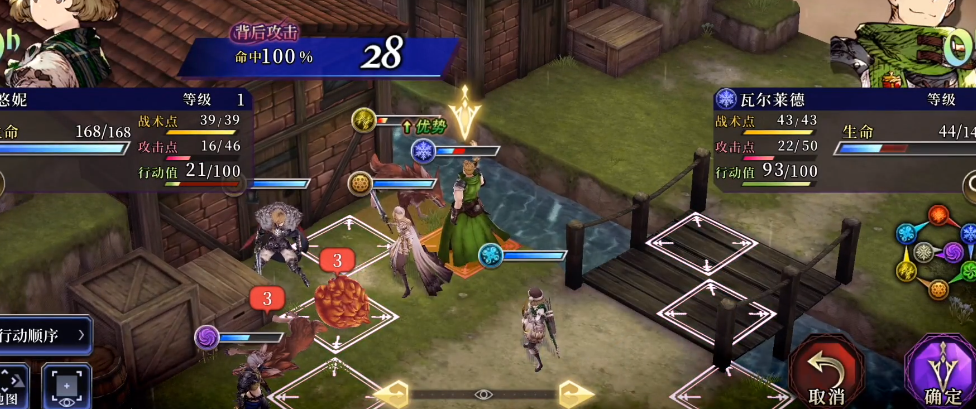Open the element affinity wheel
Viewport: 976px width, 409px height.
[938, 250]
